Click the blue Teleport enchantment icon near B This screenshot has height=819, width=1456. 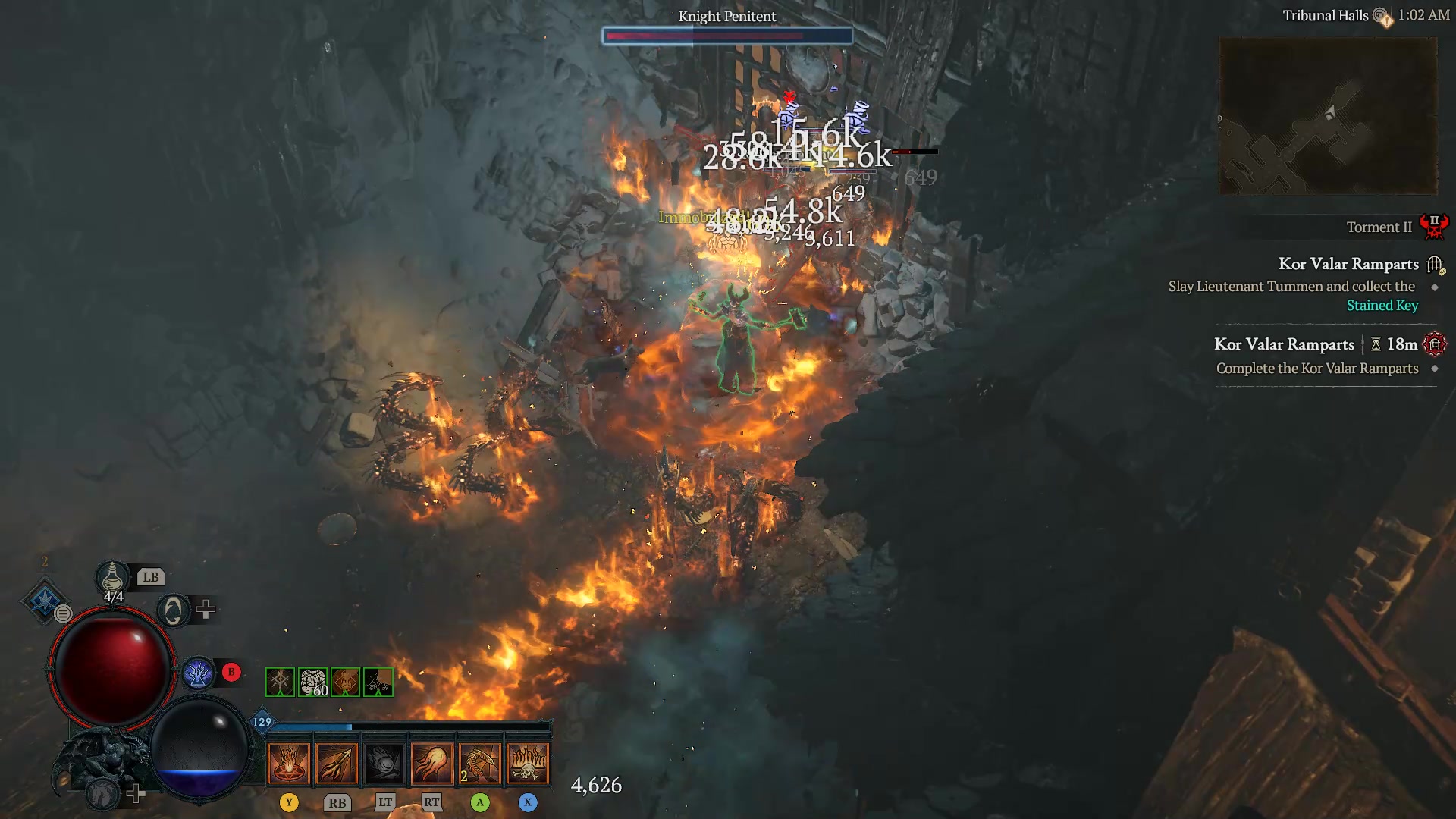(x=199, y=672)
